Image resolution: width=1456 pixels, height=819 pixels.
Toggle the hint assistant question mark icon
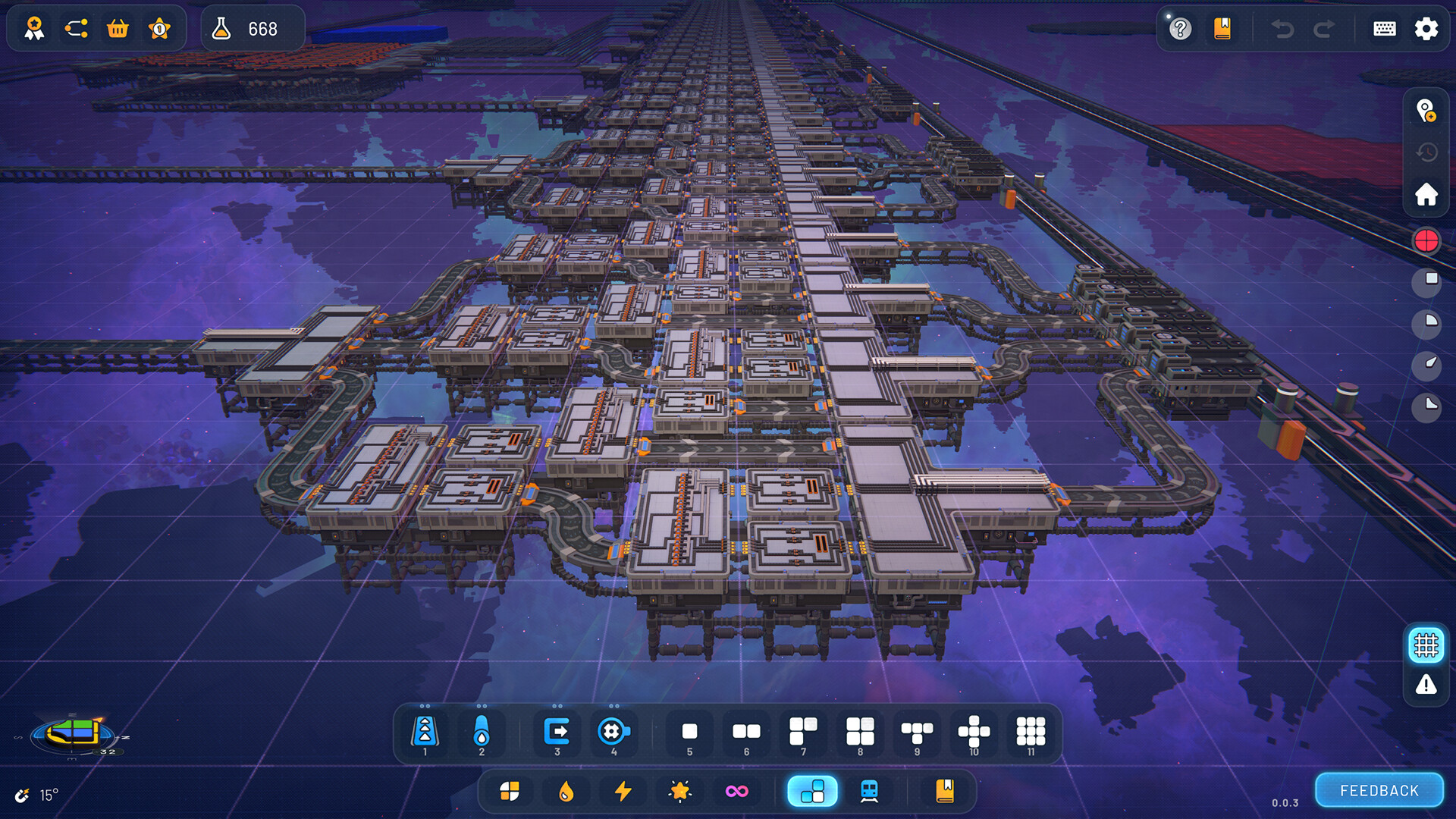pos(1180,29)
